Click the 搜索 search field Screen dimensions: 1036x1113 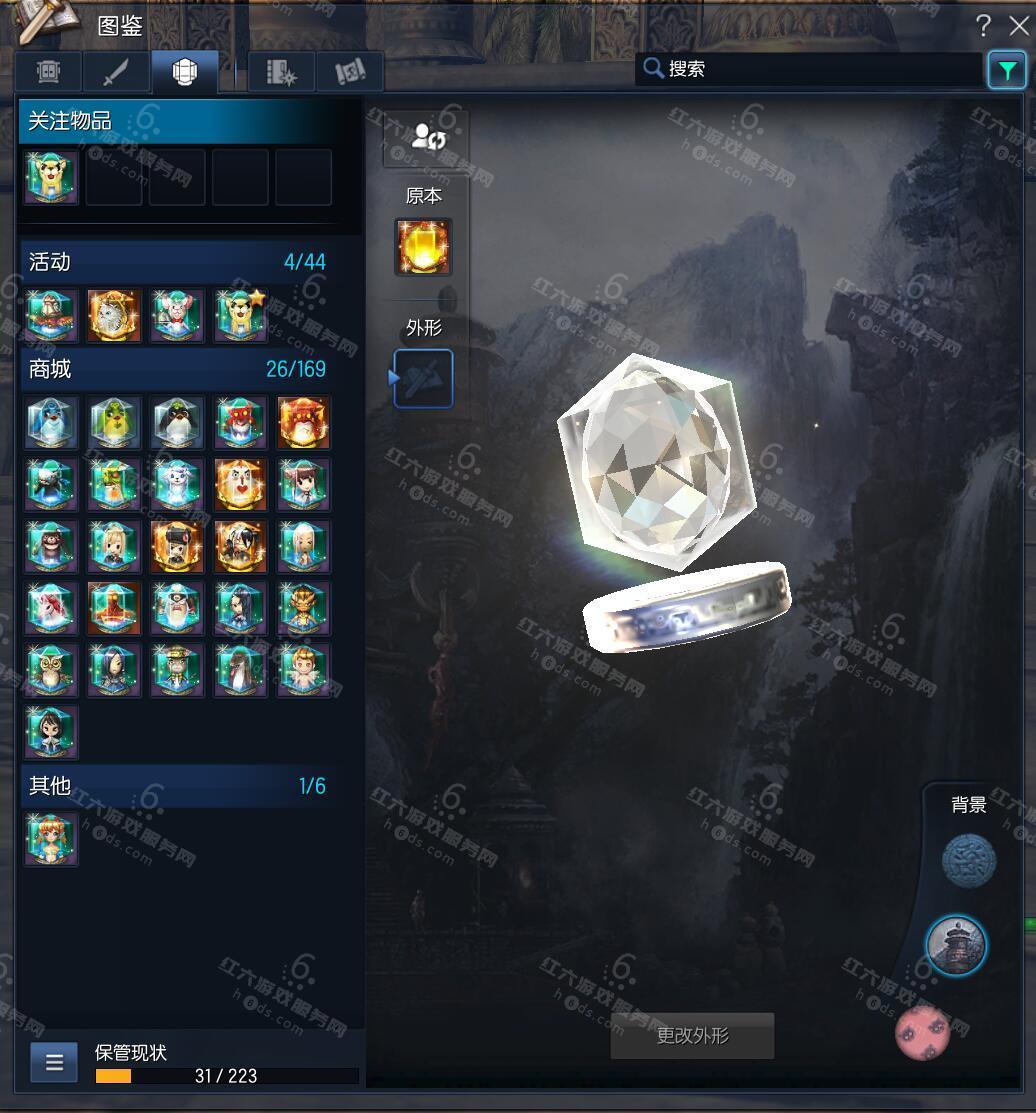tap(810, 69)
